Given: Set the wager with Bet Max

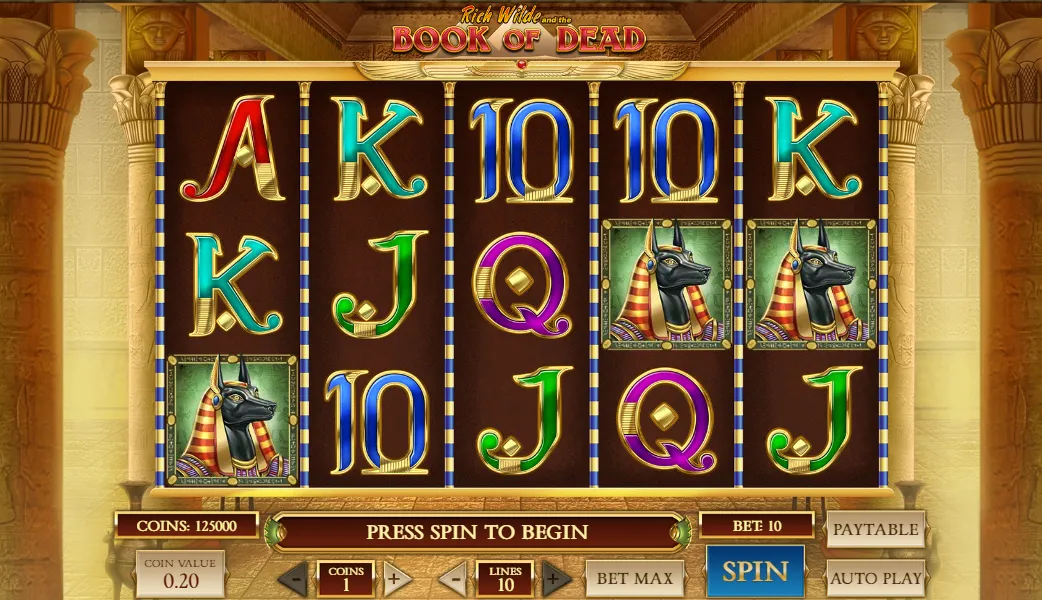Looking at the screenshot, I should tap(635, 578).
